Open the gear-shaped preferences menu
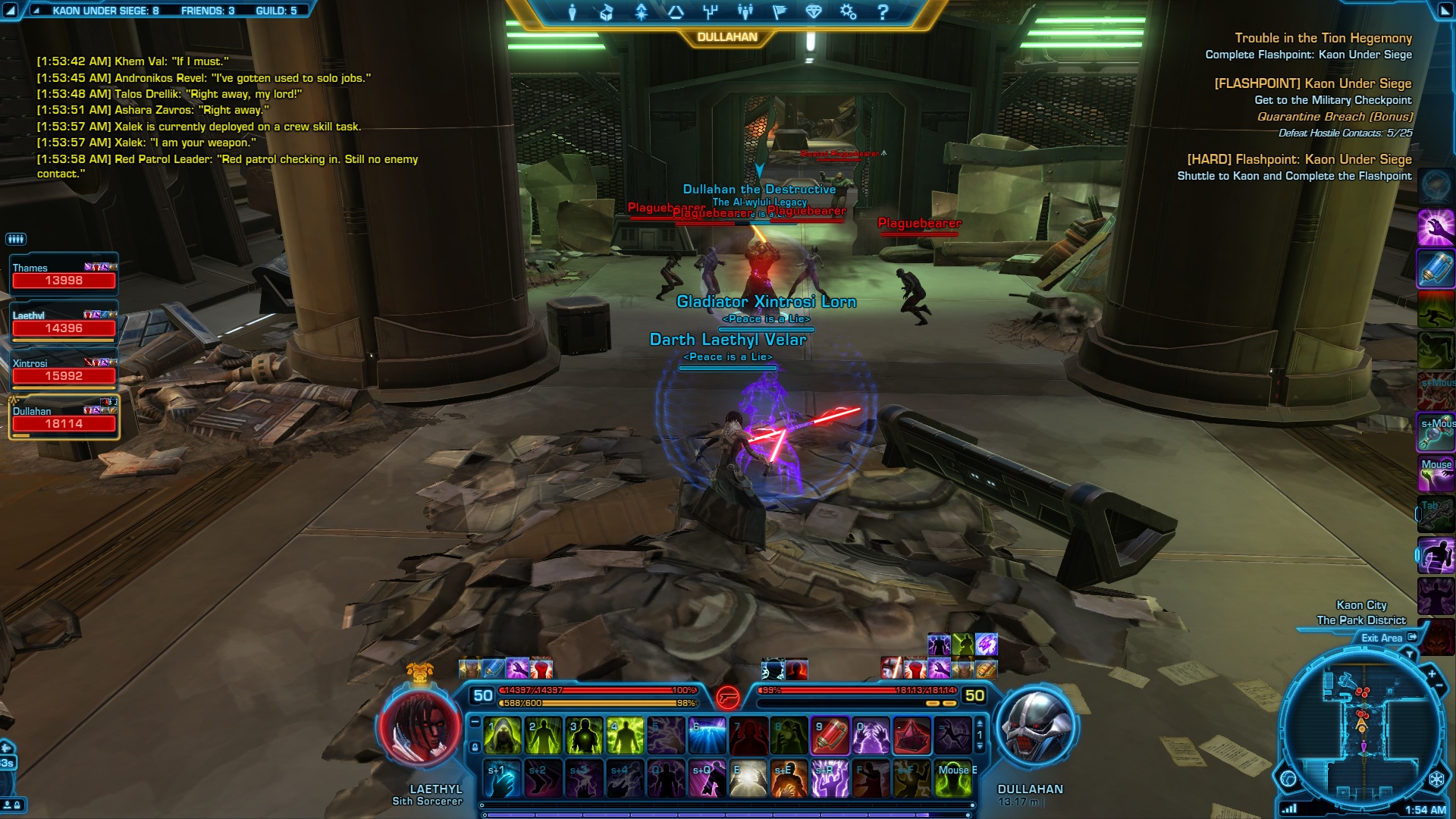The width and height of the screenshot is (1456, 819). [x=848, y=12]
